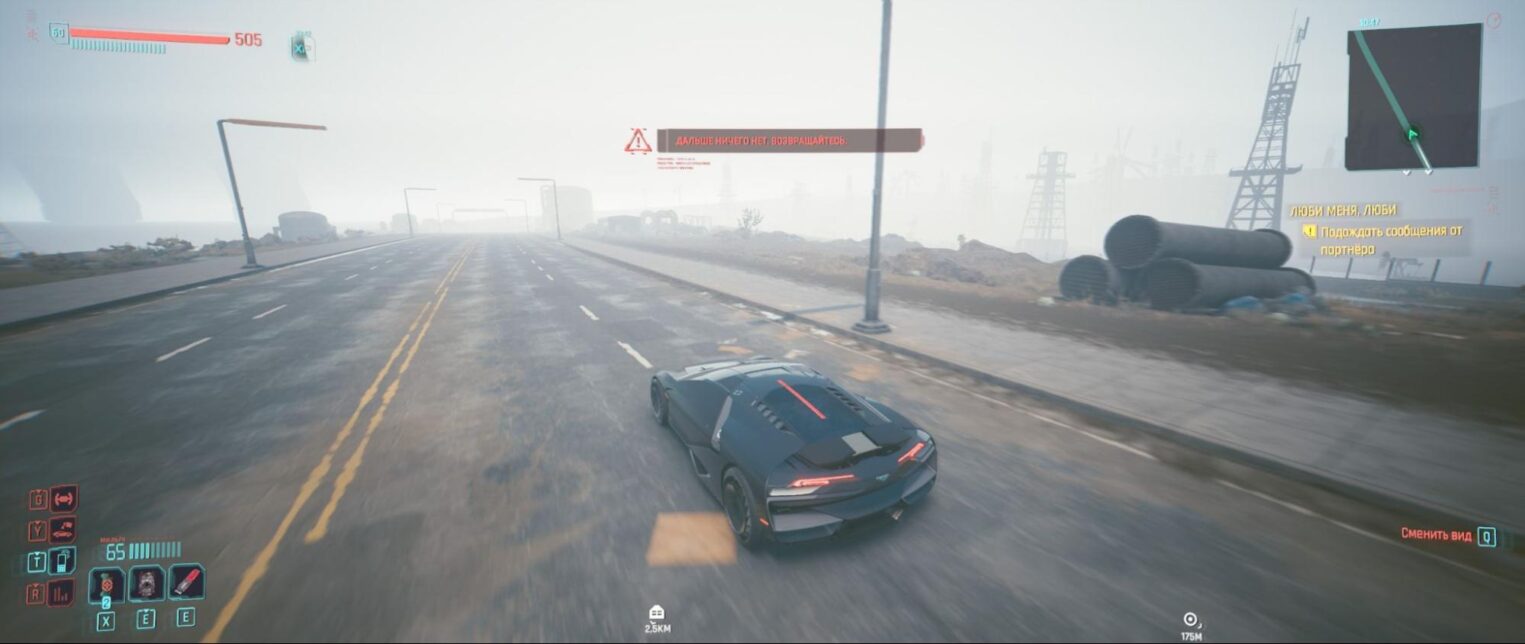
Task: Open the call vehicle icon
Action: coord(62,530)
